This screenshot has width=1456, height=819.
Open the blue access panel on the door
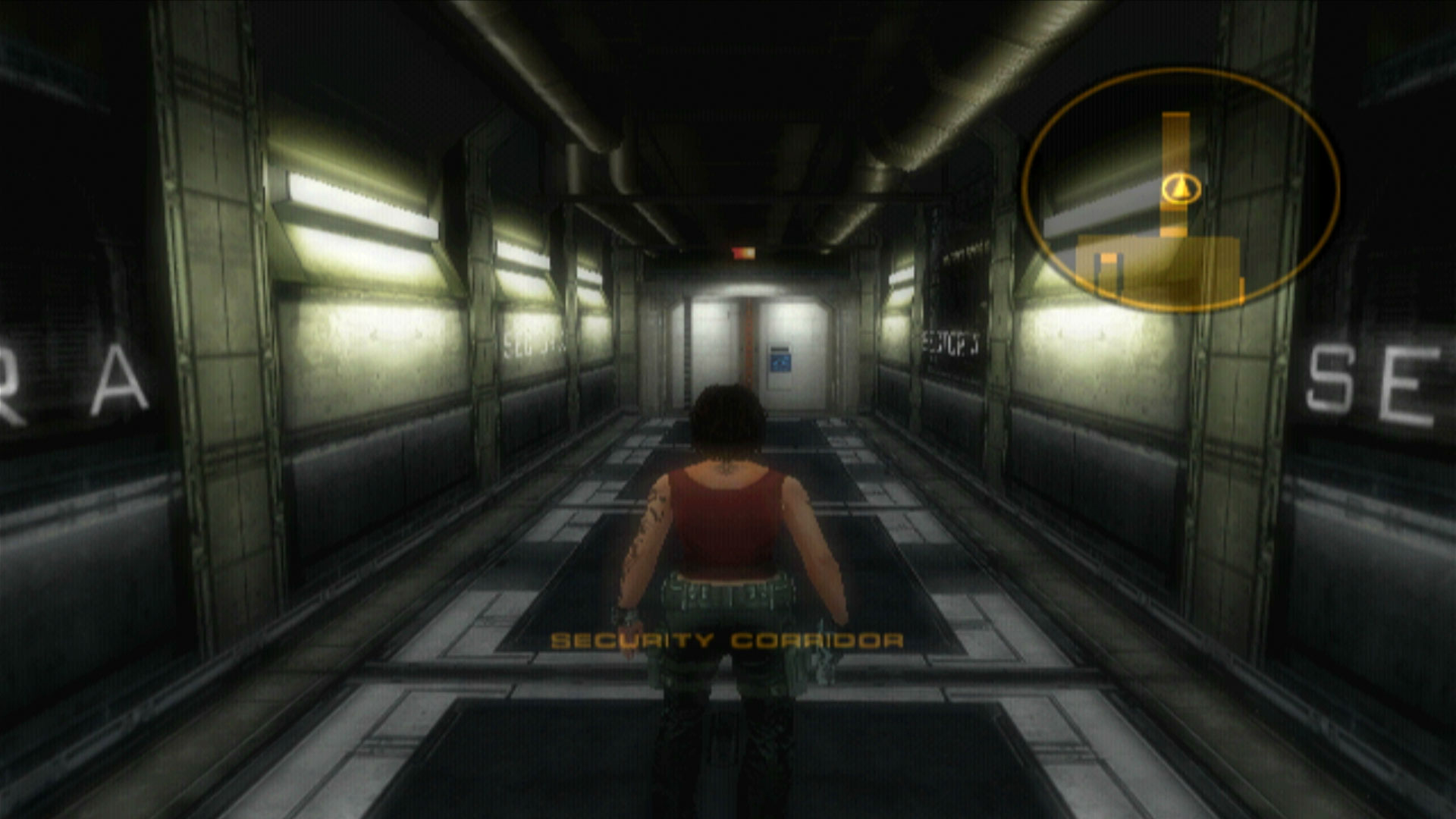[780, 362]
